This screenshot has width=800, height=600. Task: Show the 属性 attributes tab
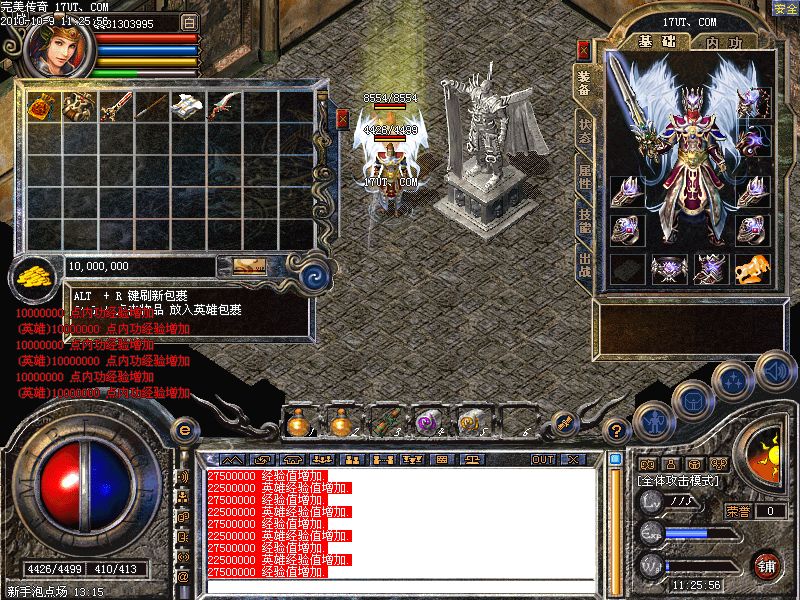coord(585,180)
